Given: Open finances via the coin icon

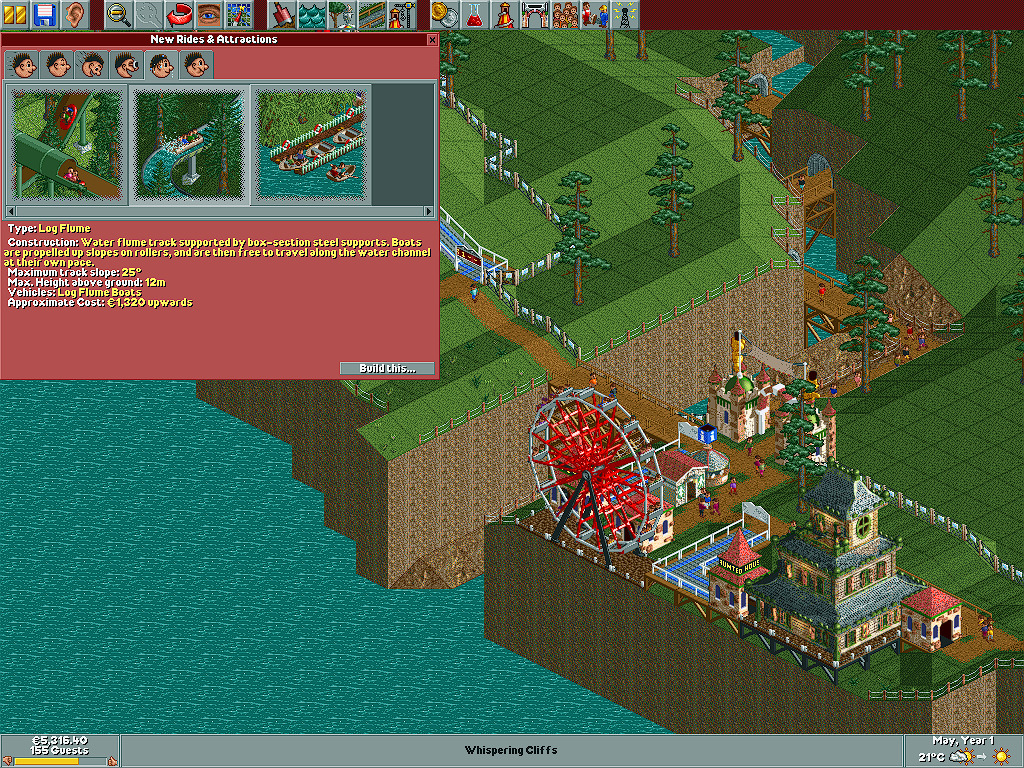Looking at the screenshot, I should coord(445,15).
